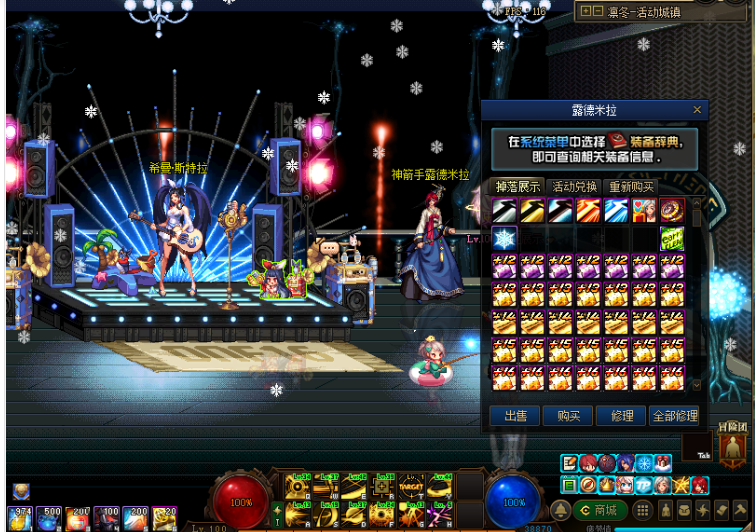
Task: Select the round gold ring shop item
Action: [671, 211]
